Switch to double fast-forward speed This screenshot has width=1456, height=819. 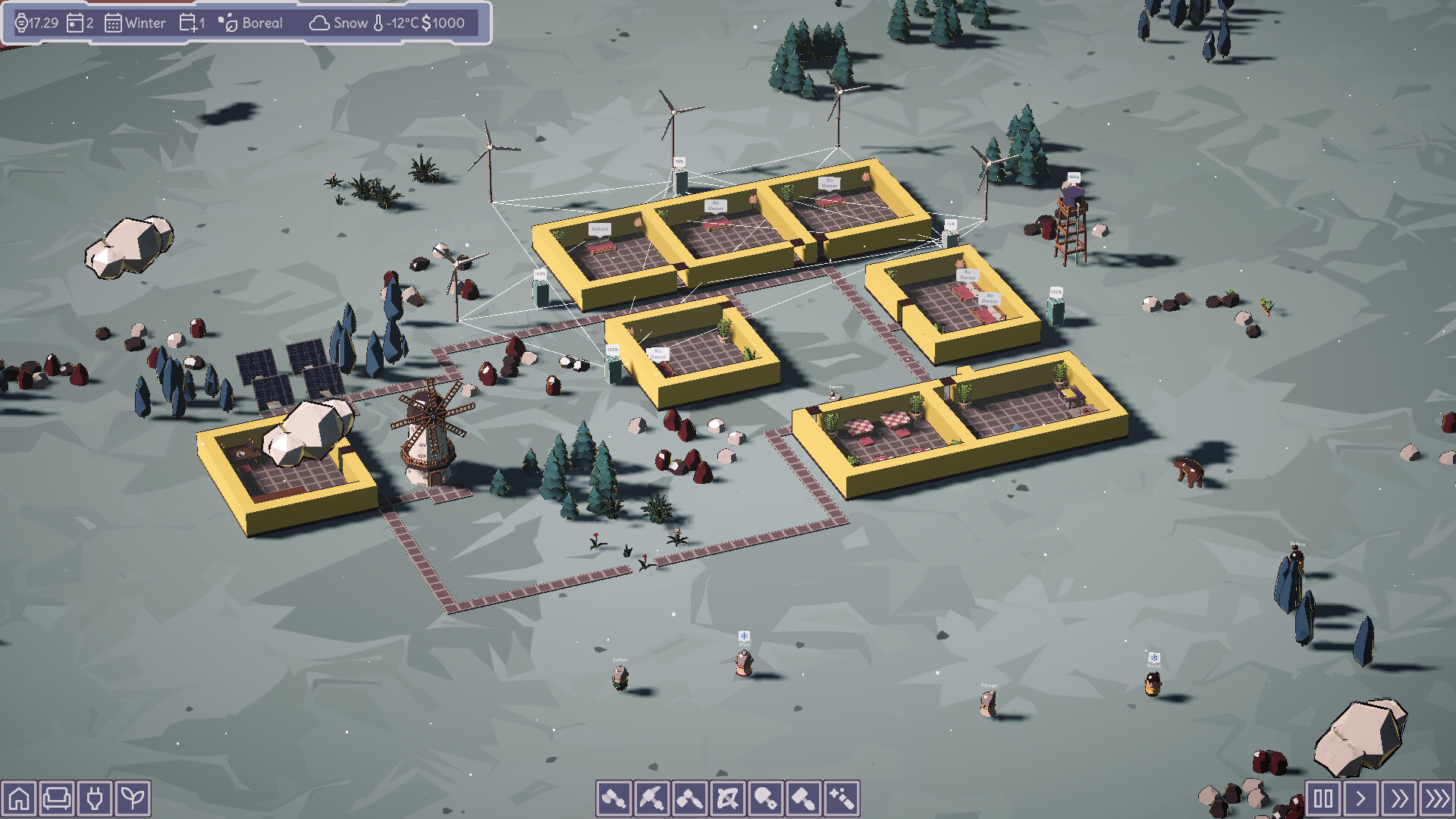[1399, 799]
